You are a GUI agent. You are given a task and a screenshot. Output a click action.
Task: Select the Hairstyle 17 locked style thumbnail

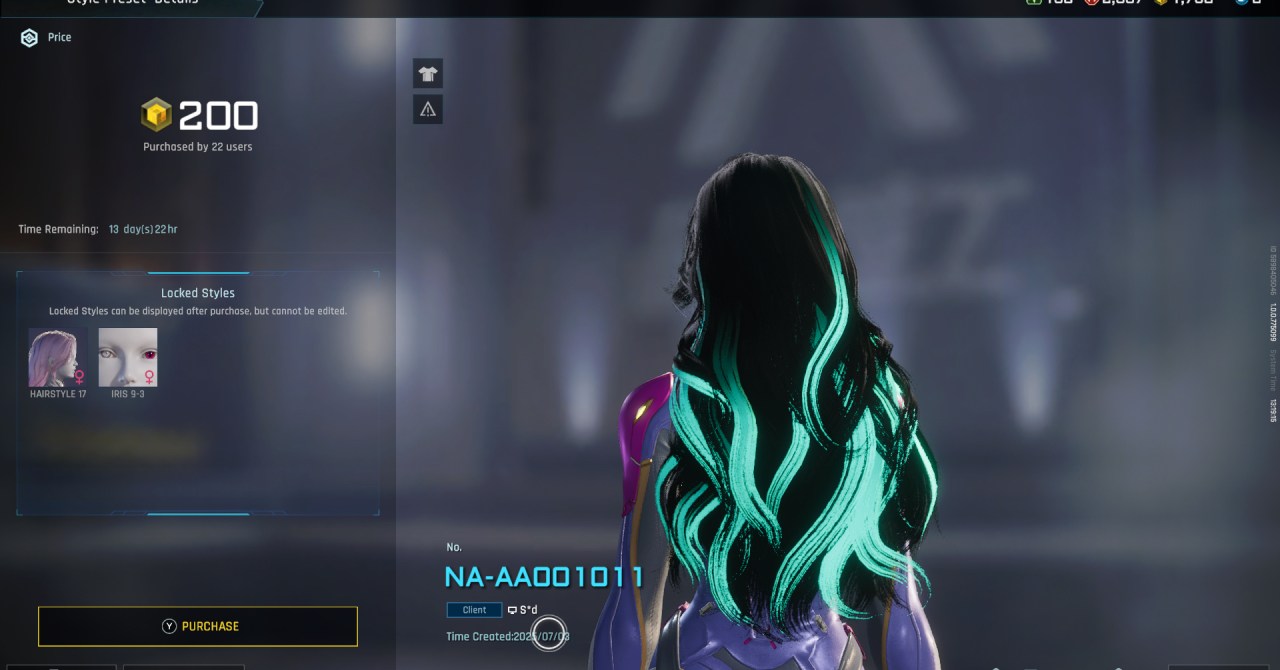click(x=58, y=357)
